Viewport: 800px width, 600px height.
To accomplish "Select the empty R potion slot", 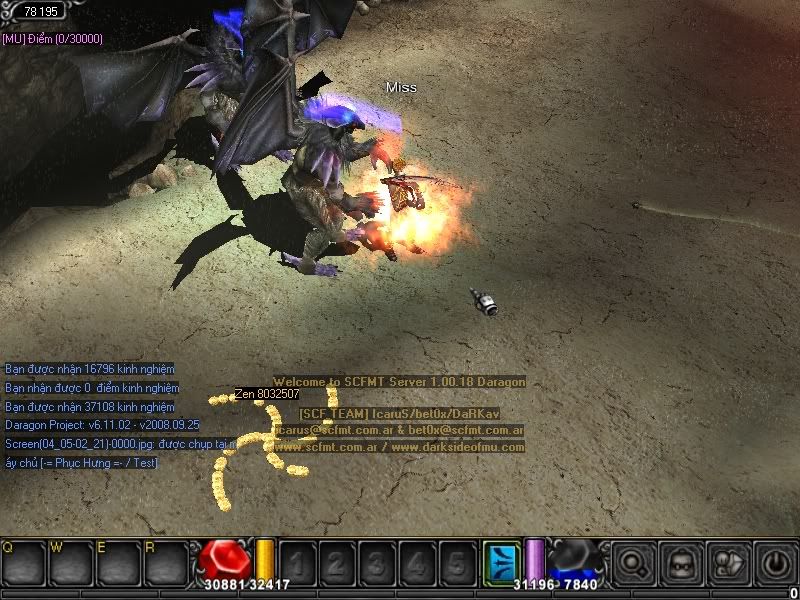I will click(x=165, y=562).
